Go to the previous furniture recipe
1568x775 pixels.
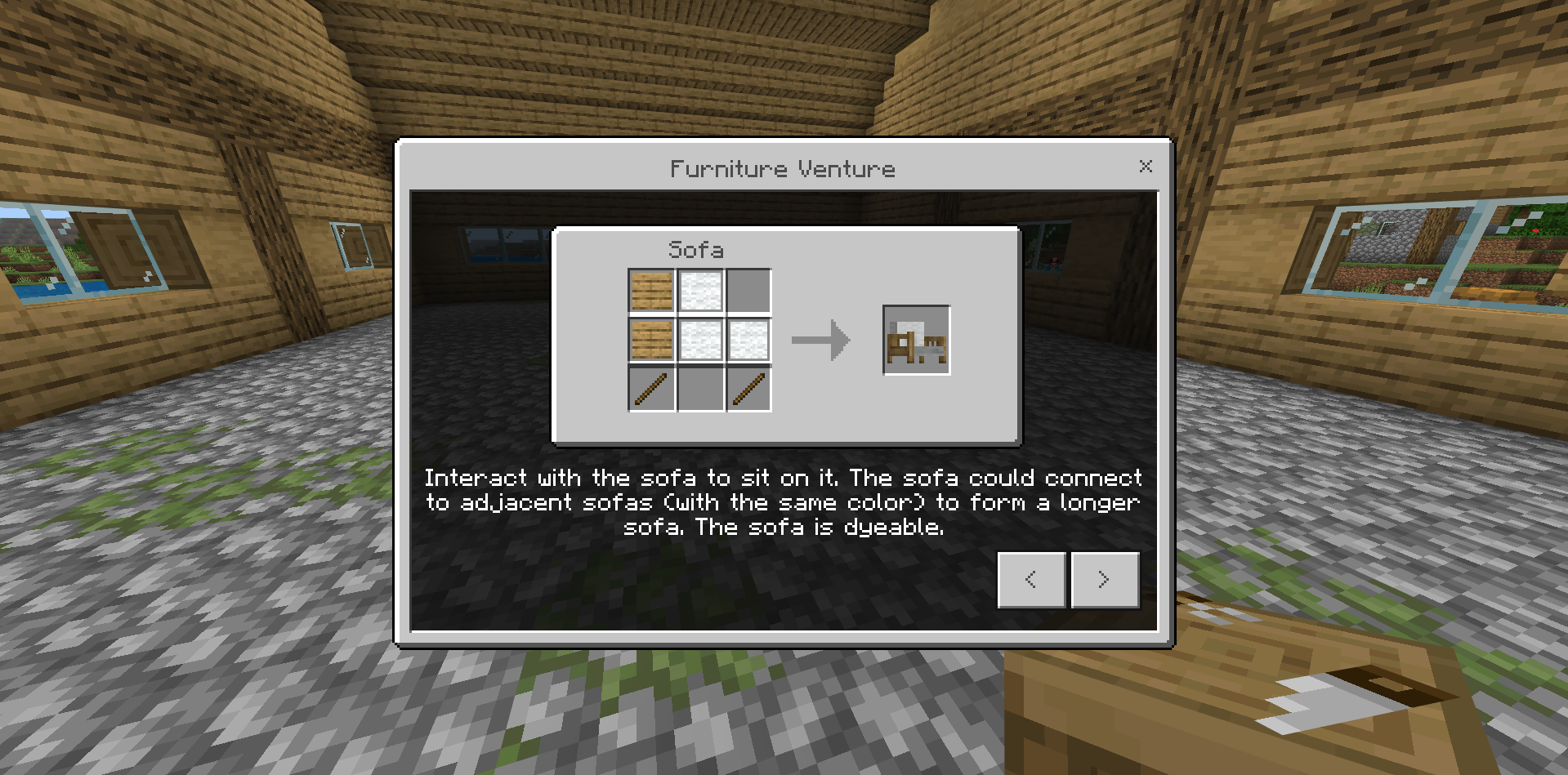[x=1031, y=579]
